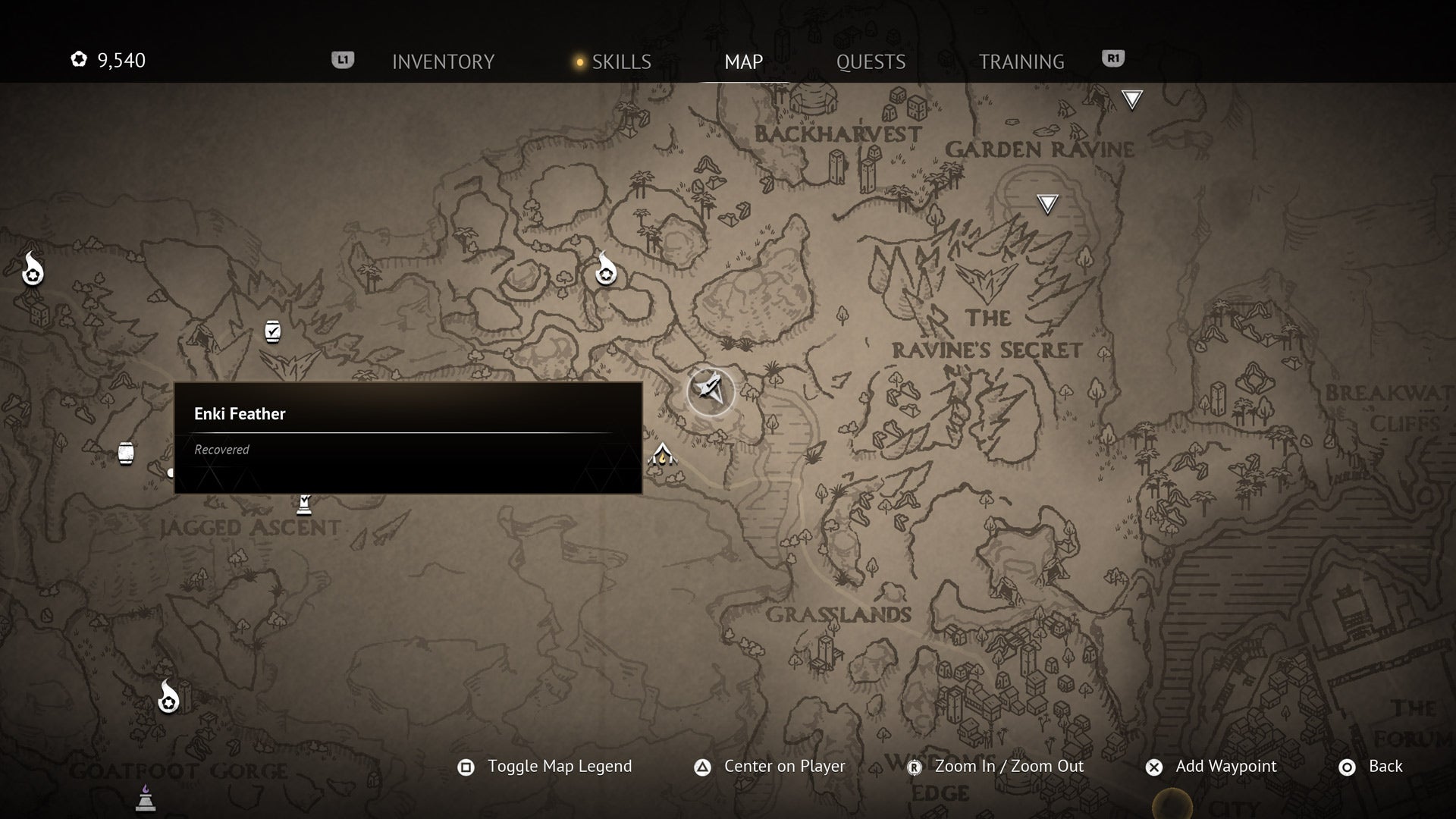Viewport: 1456px width, 819px height.
Task: Select the triangle marker below Garden Ravine label
Action: click(1047, 203)
